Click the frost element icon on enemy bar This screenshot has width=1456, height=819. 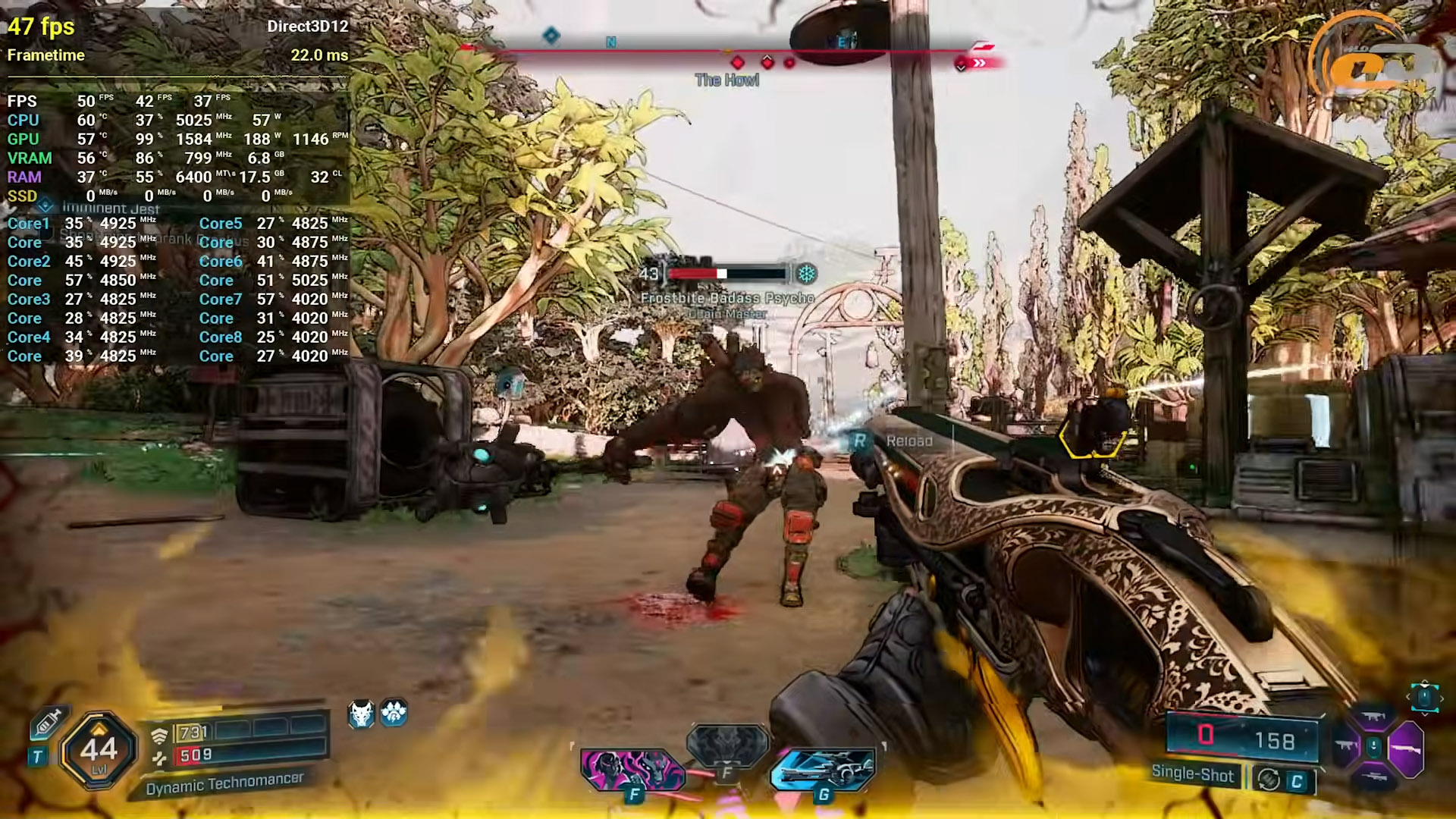(x=806, y=274)
